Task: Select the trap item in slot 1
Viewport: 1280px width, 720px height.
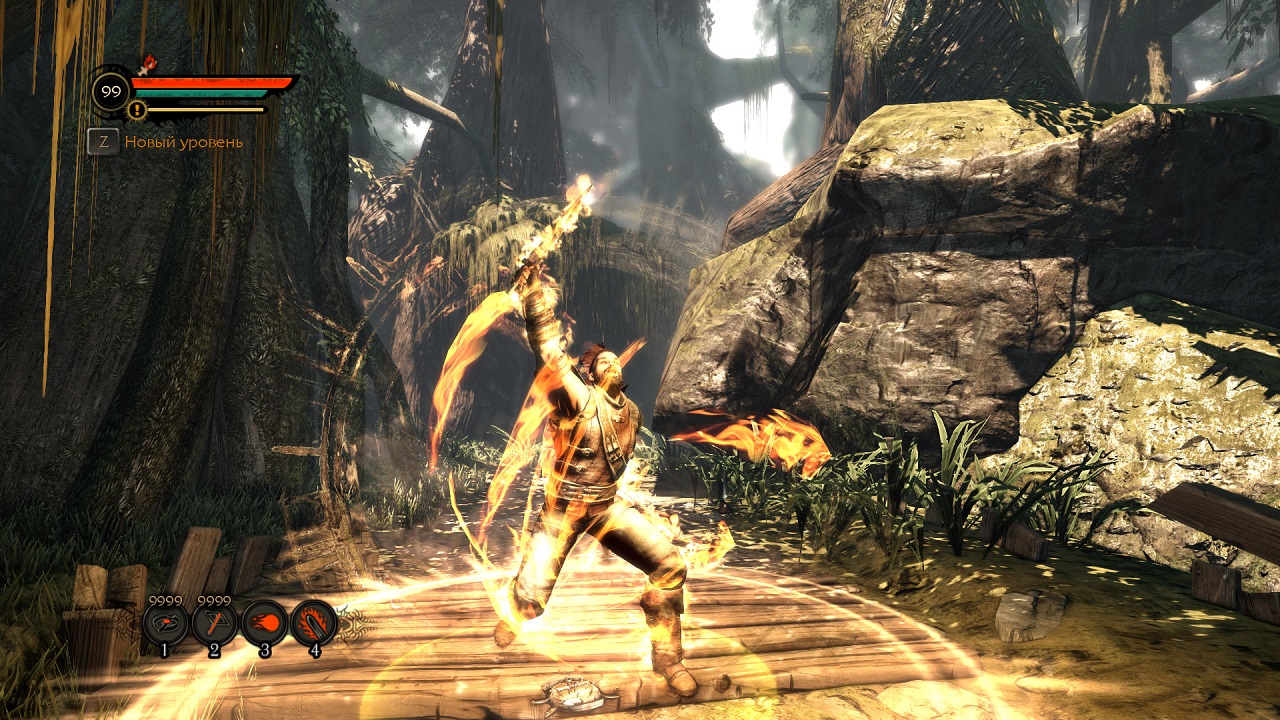Action: tap(165, 624)
